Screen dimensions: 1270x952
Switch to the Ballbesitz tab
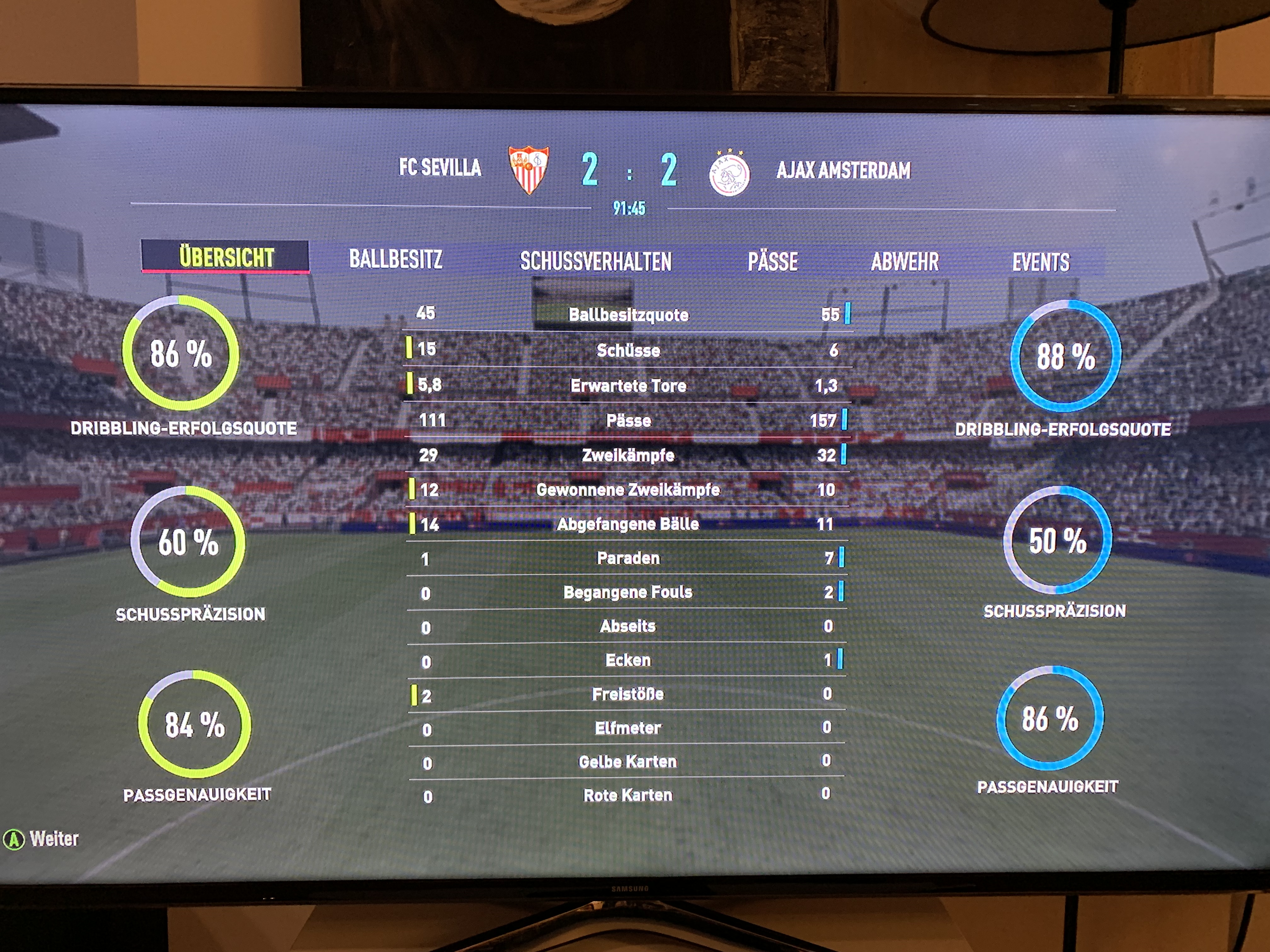click(x=396, y=259)
